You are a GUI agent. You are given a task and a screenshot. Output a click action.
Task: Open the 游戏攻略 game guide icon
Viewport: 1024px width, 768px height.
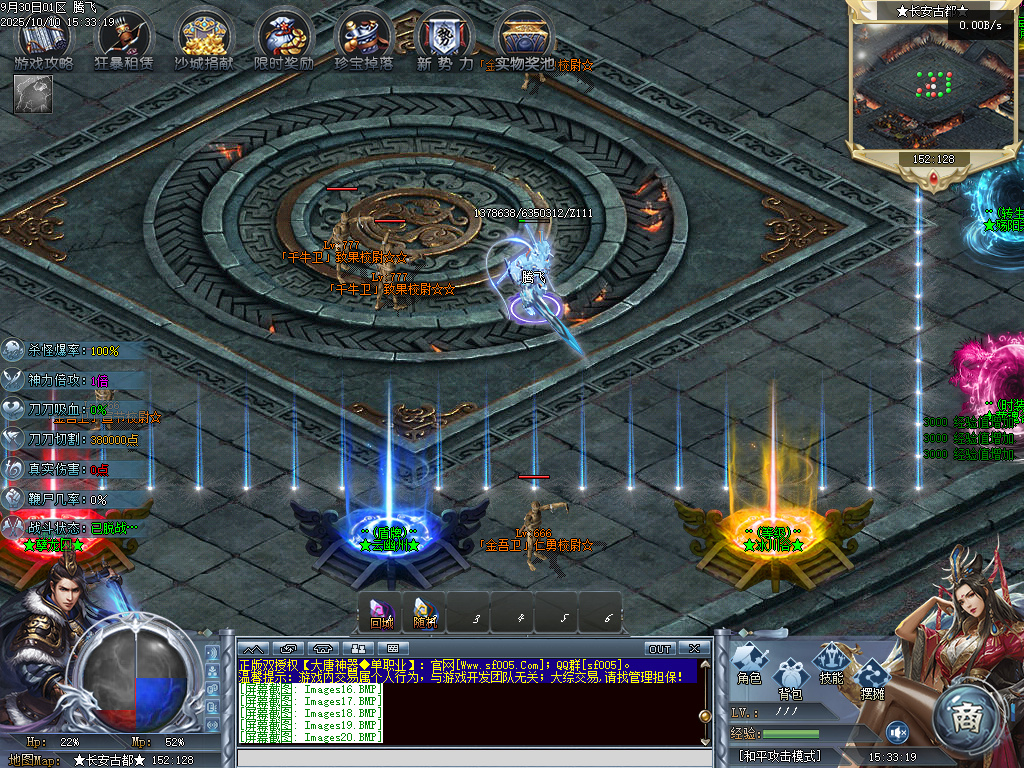tap(44, 38)
